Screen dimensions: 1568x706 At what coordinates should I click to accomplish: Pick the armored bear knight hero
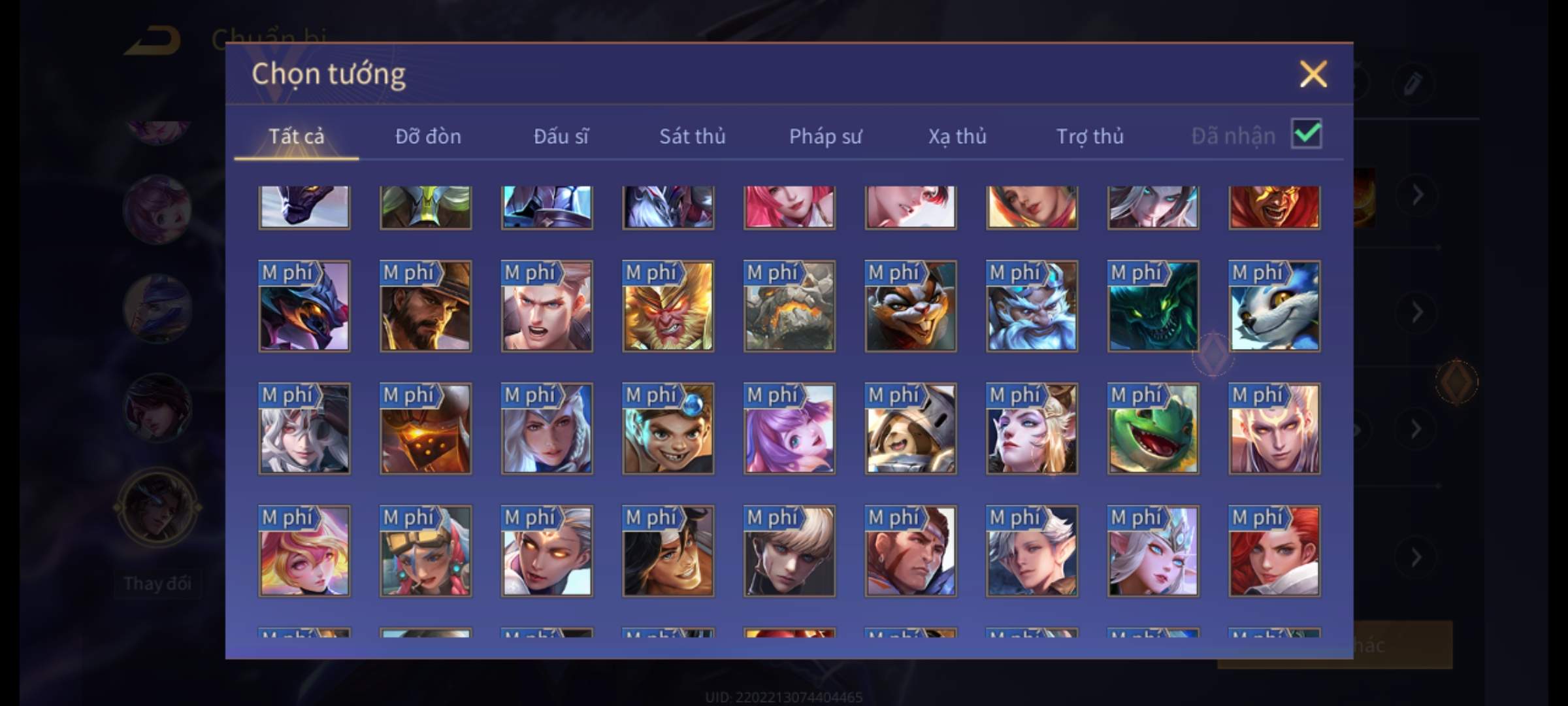[x=910, y=429]
